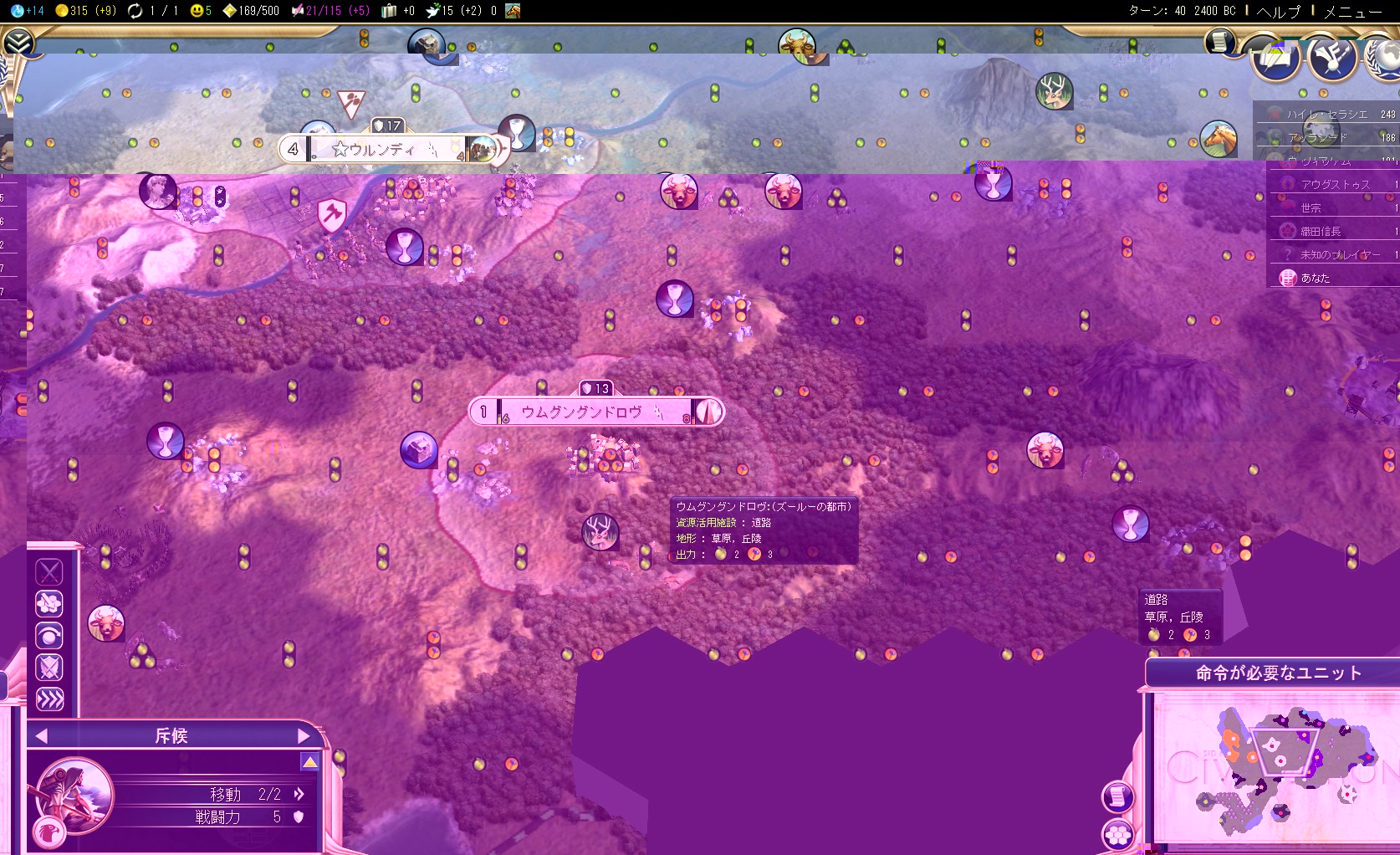Toggle the hexagon grid minimap options button
This screenshot has height=855, width=1400.
click(x=1118, y=833)
